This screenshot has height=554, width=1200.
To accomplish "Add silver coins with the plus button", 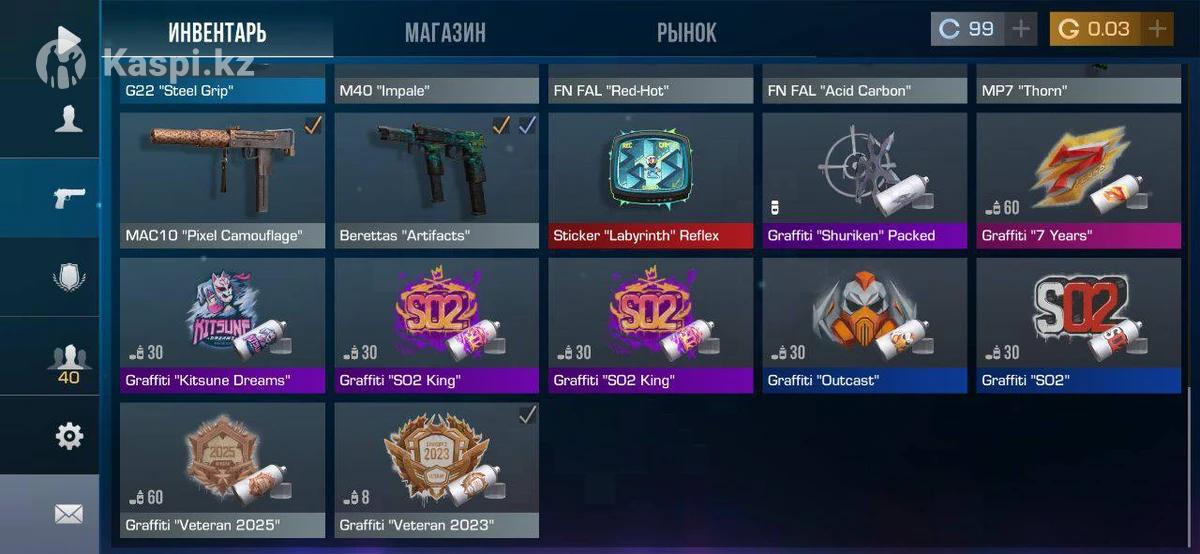I will pos(1020,29).
